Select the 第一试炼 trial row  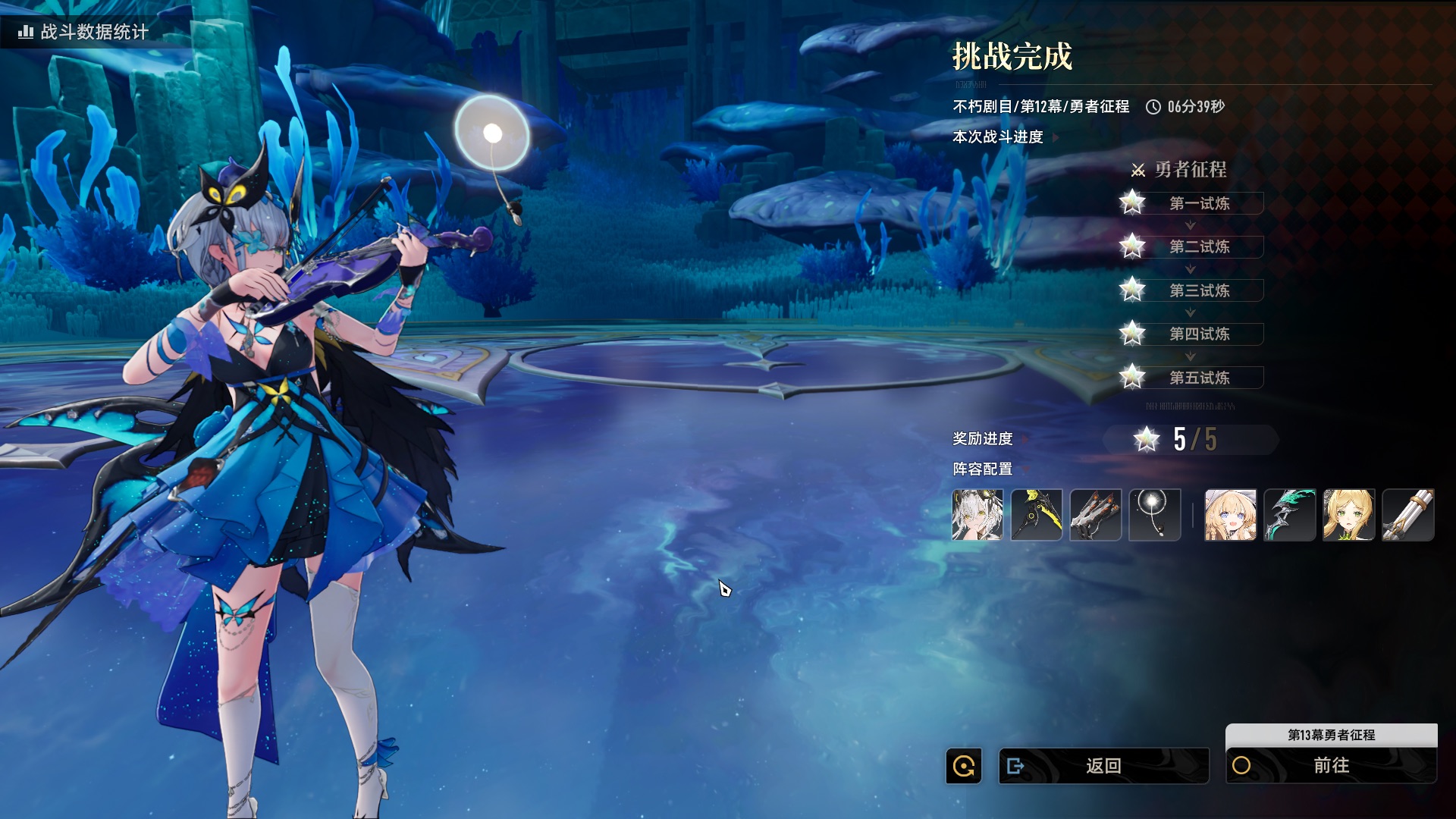(x=1198, y=203)
